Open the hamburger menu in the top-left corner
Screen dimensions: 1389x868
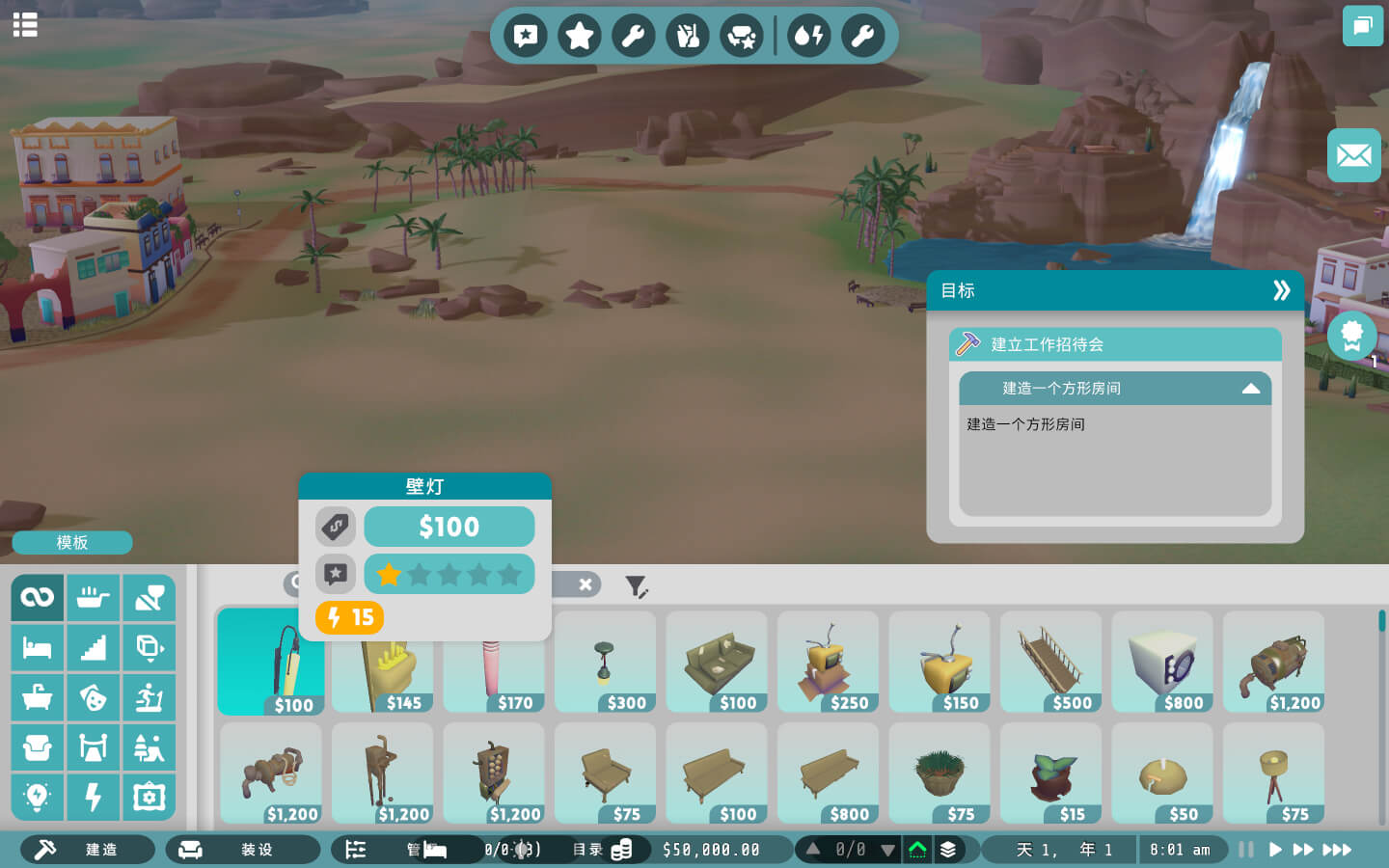(x=25, y=25)
